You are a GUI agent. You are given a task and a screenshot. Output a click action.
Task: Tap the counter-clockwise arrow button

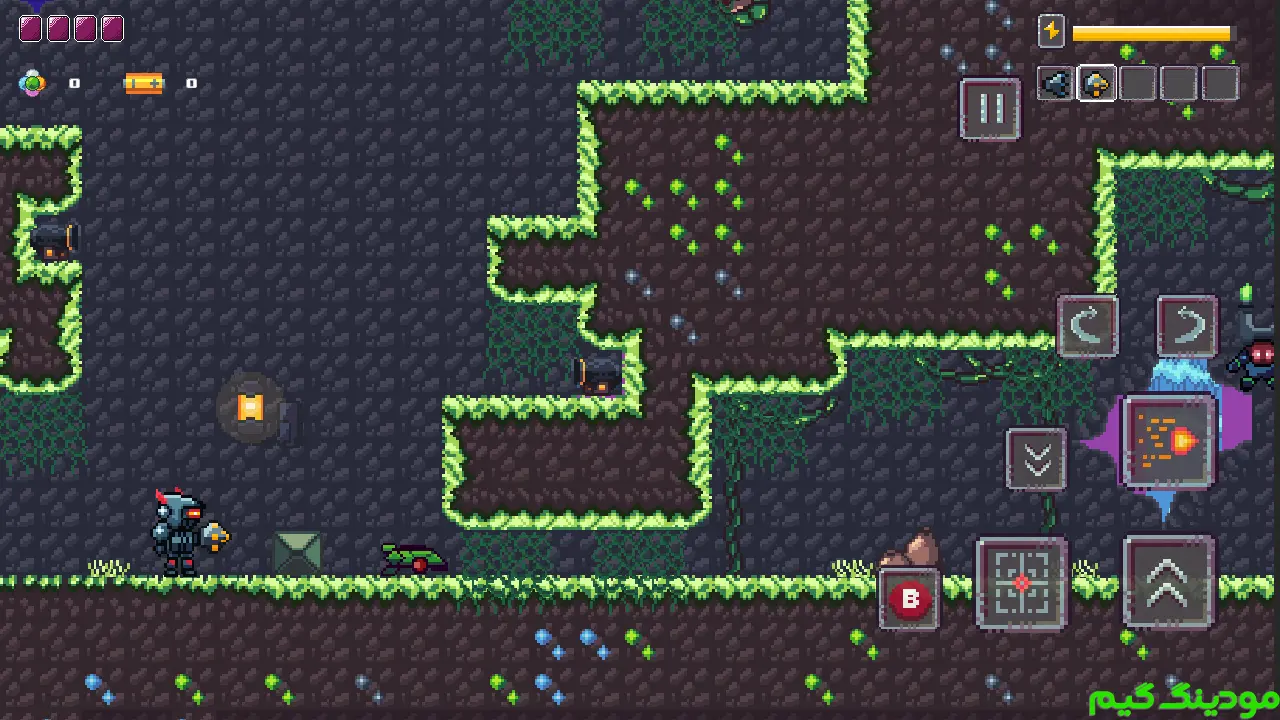tap(1087, 326)
